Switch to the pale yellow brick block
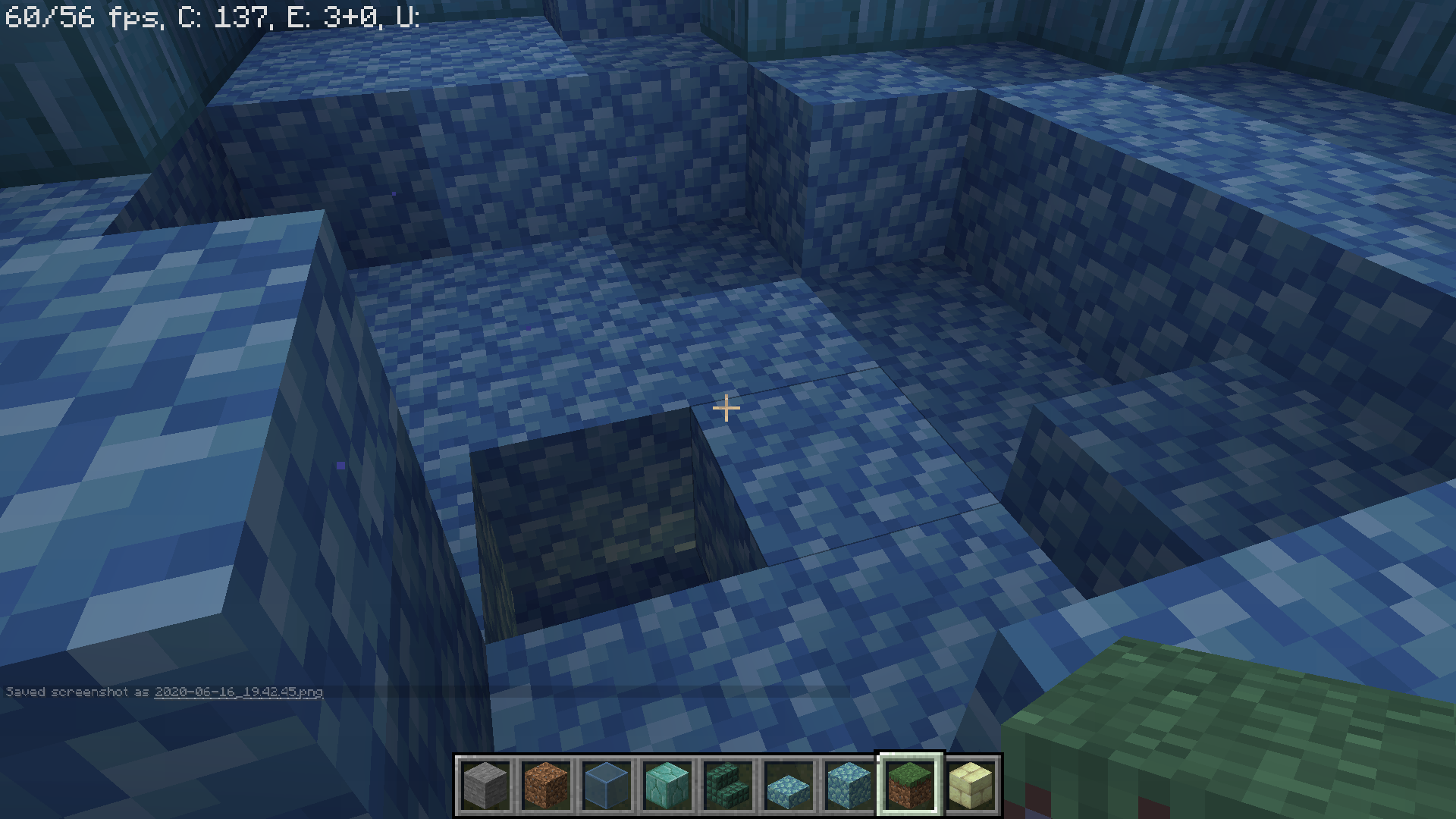The width and height of the screenshot is (1456, 819). coord(971,786)
